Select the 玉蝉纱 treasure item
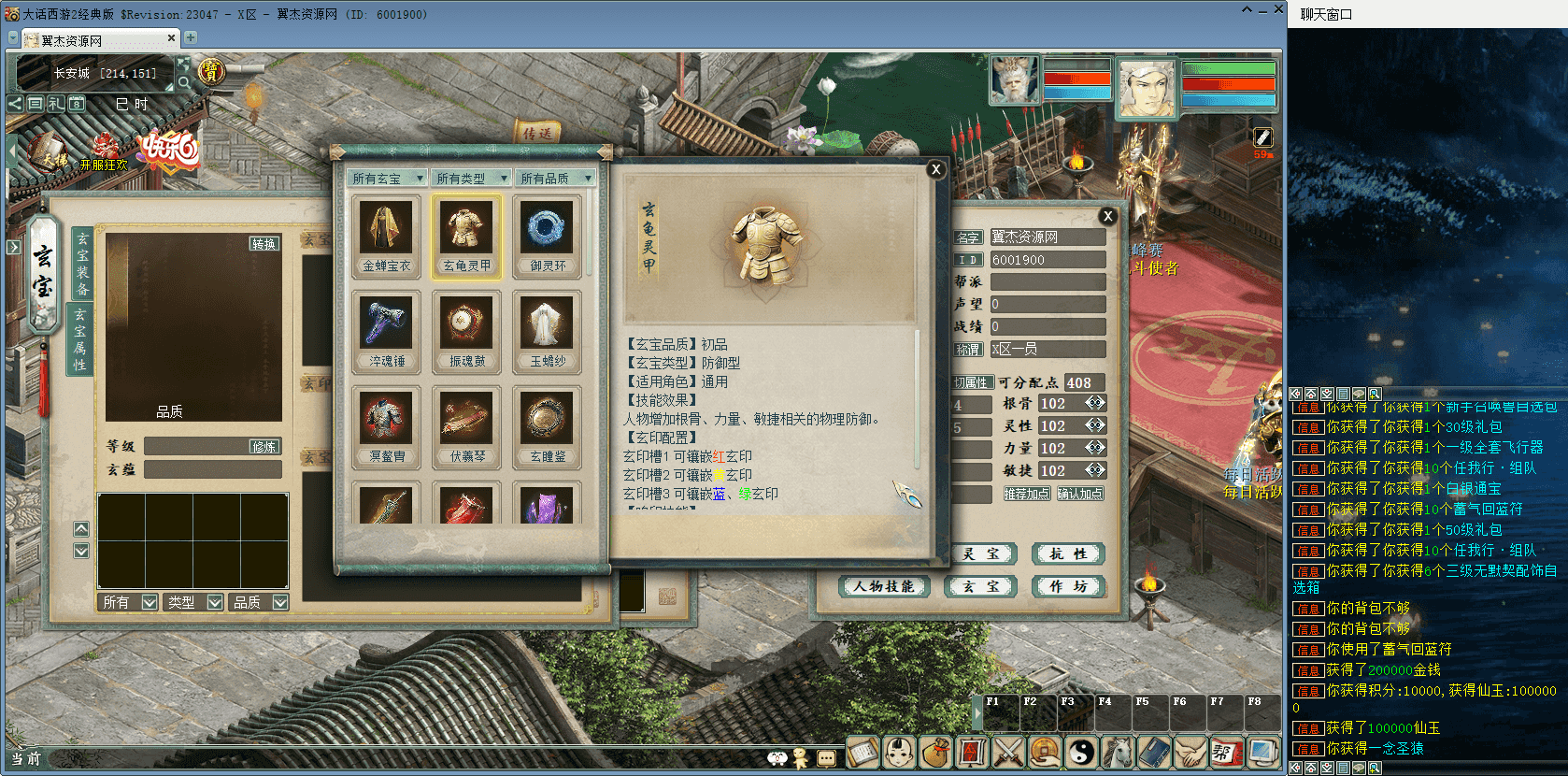1568x776 pixels. 547,331
